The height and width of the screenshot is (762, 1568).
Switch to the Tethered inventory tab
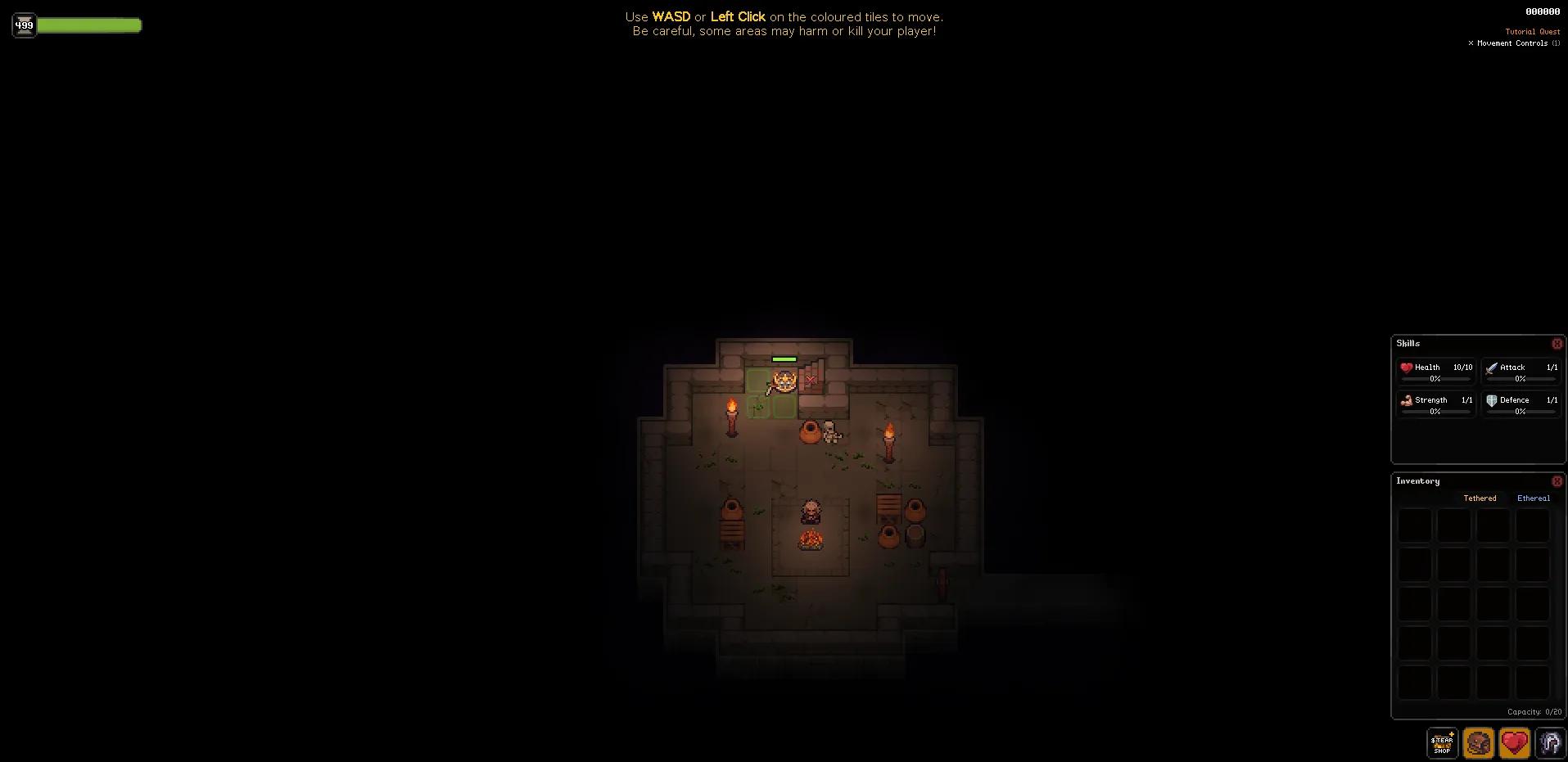(x=1479, y=498)
